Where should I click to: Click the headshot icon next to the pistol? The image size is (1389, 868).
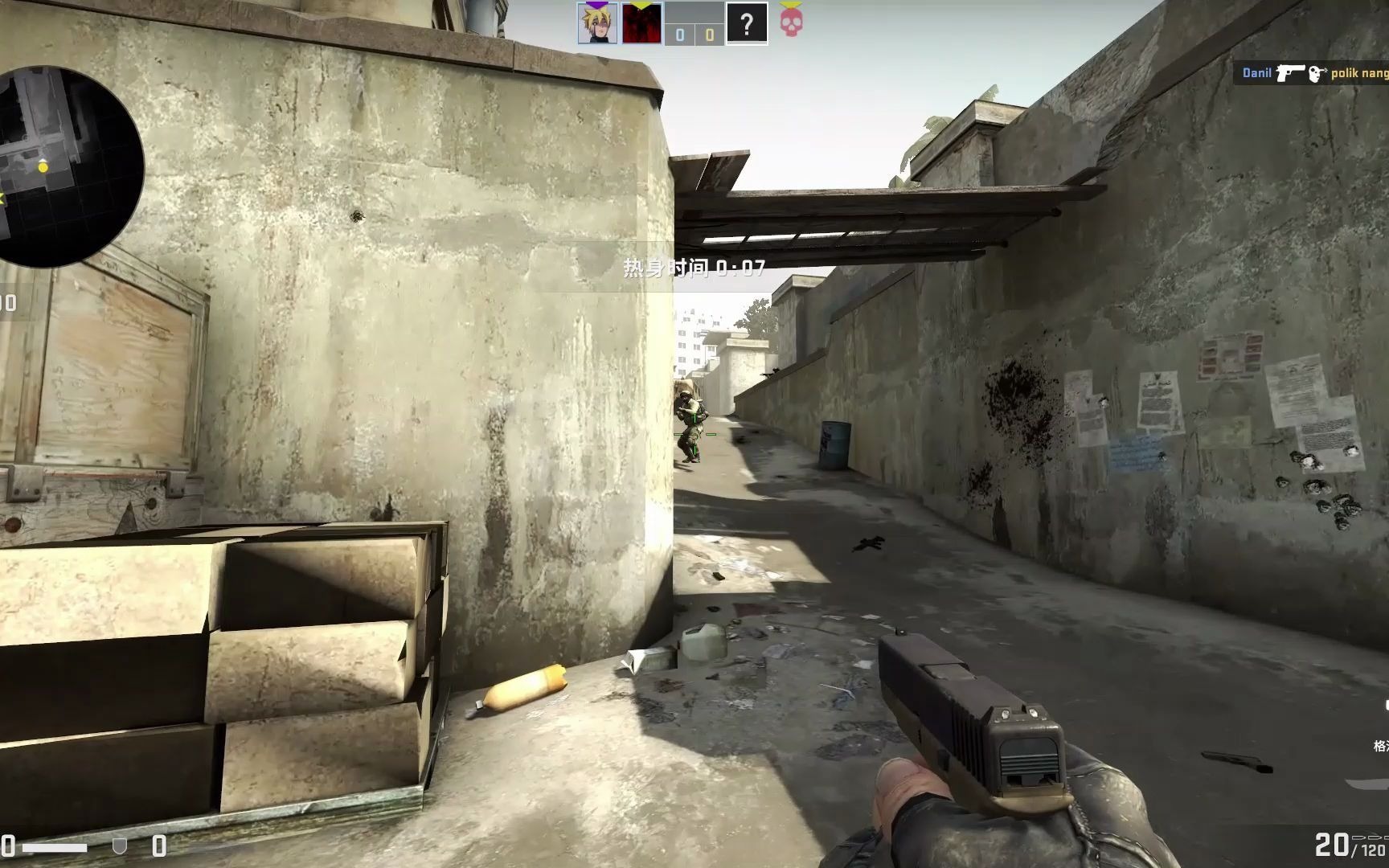[1316, 73]
